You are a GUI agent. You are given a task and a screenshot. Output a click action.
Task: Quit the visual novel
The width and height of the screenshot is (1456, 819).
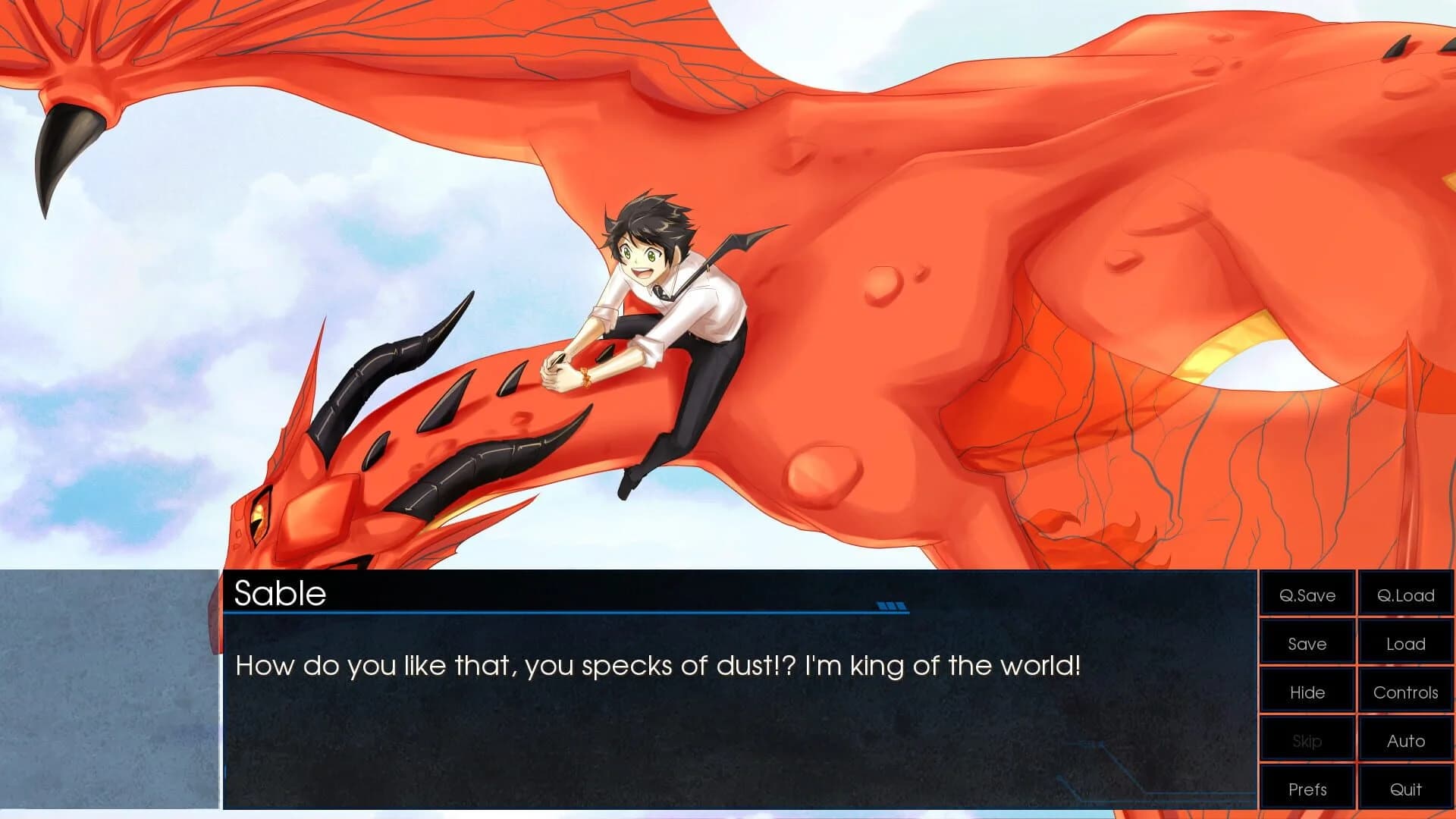(1405, 789)
